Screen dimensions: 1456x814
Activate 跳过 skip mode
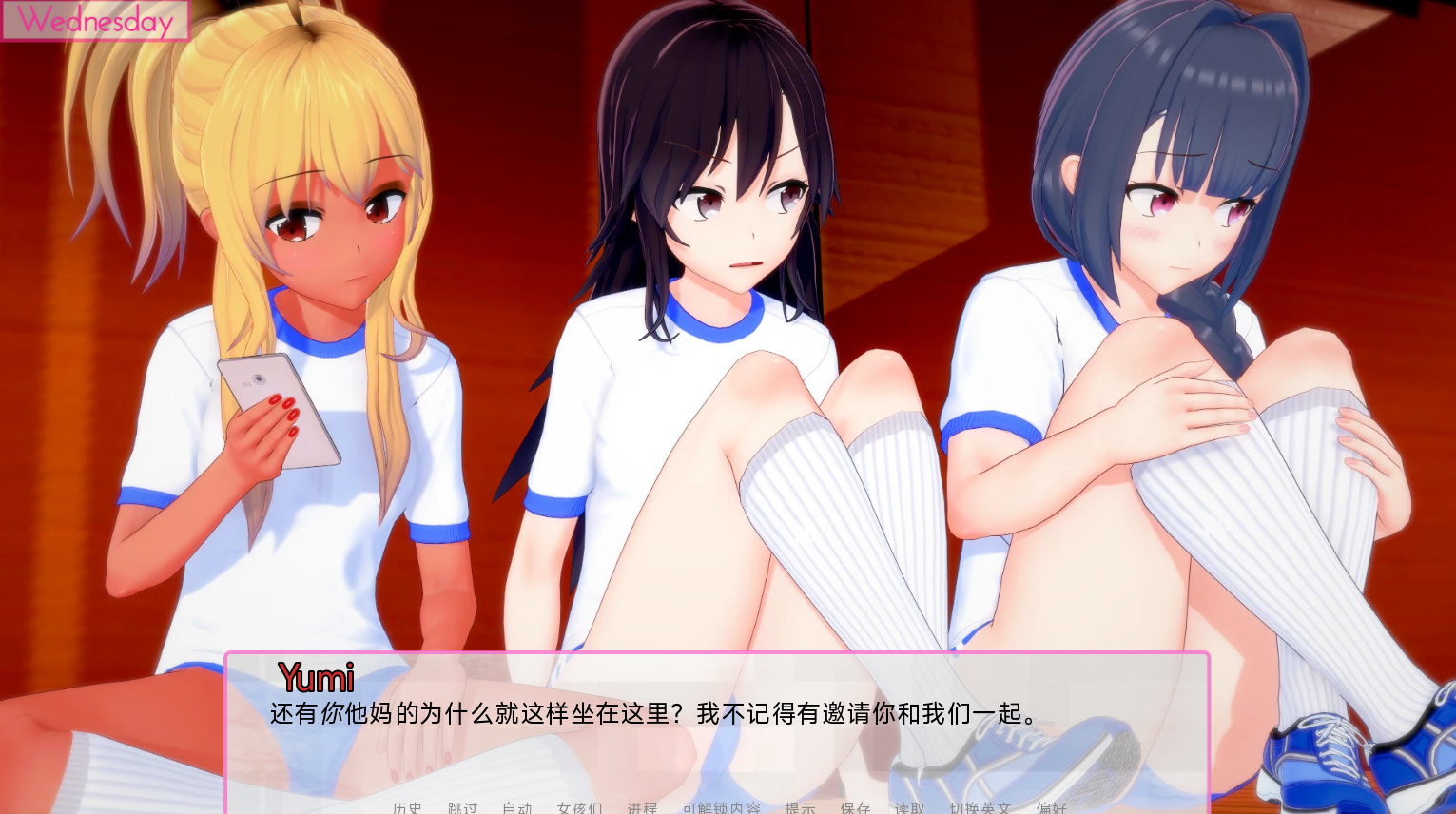point(462,808)
